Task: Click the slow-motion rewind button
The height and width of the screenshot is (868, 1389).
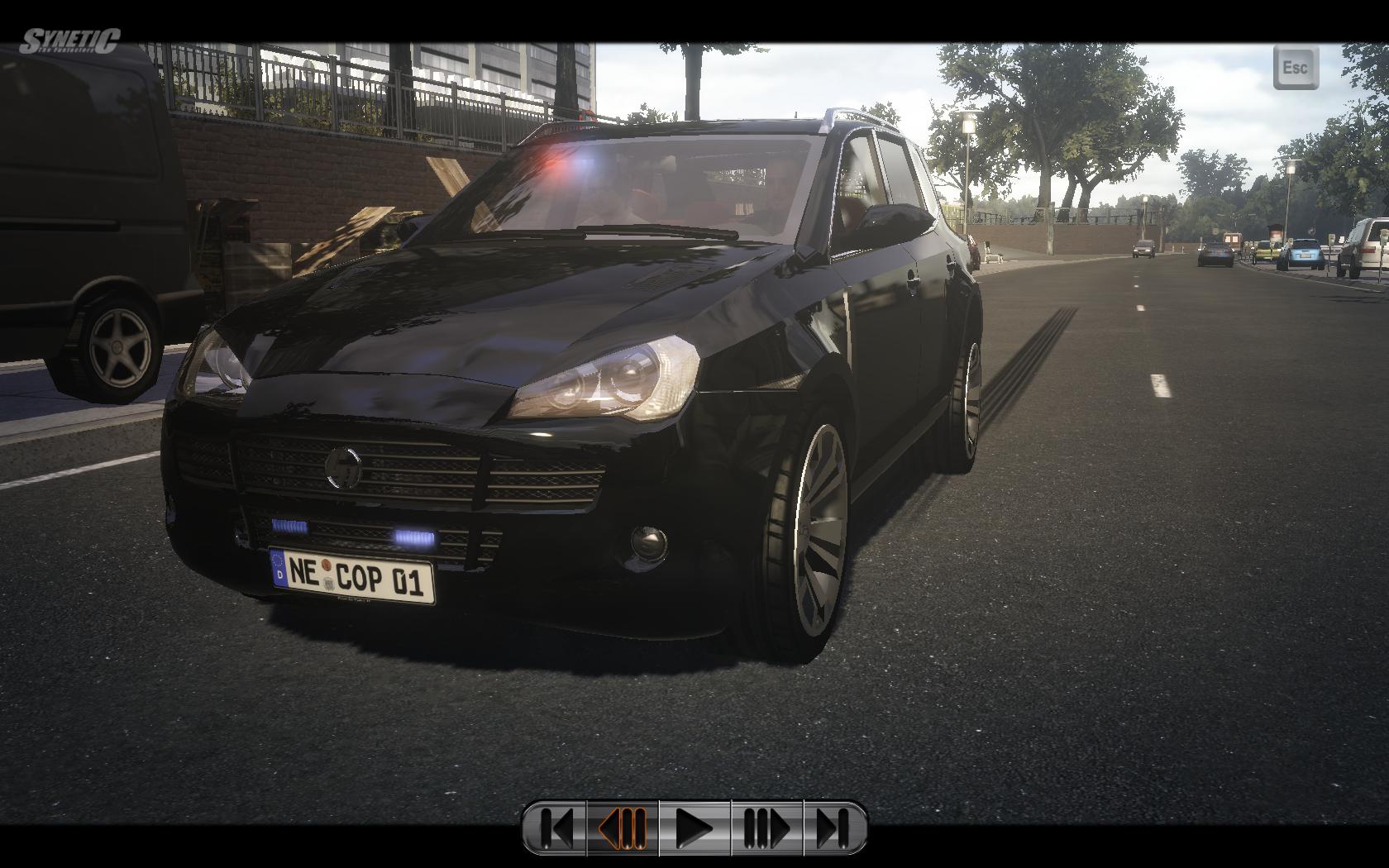Action: [x=623, y=827]
